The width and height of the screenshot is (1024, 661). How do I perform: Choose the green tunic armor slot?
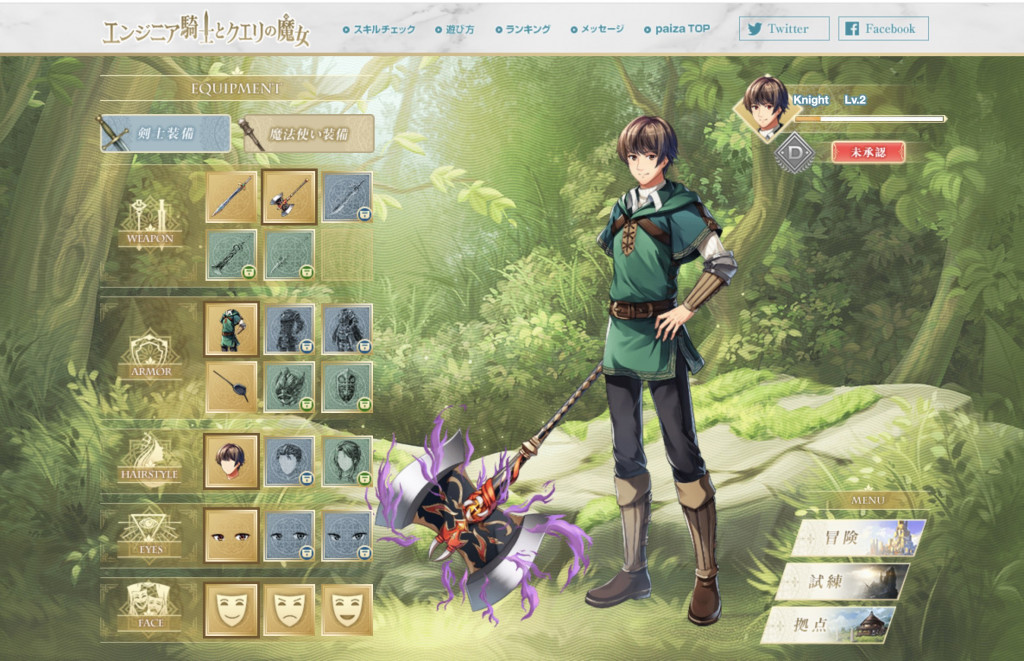(x=231, y=329)
